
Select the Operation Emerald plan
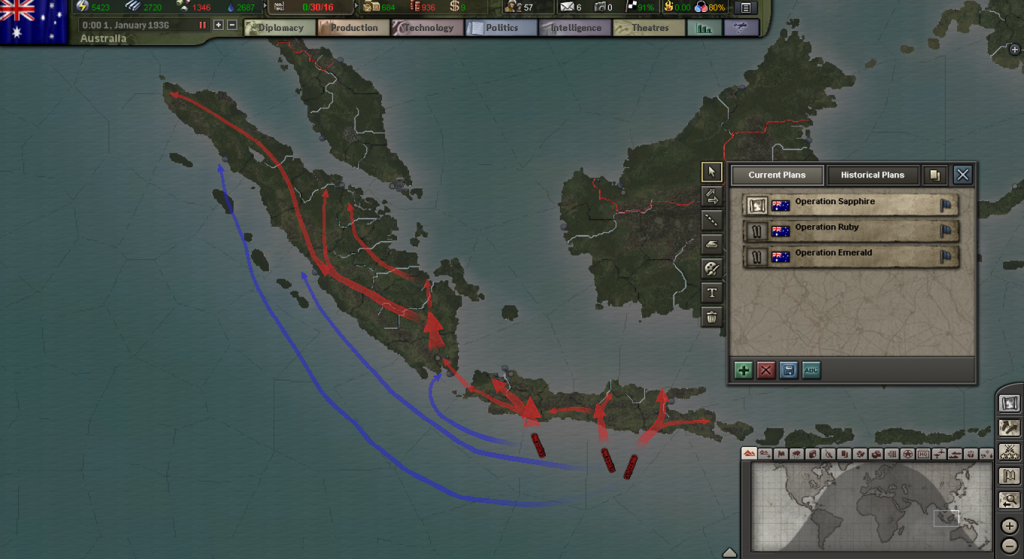click(x=850, y=257)
